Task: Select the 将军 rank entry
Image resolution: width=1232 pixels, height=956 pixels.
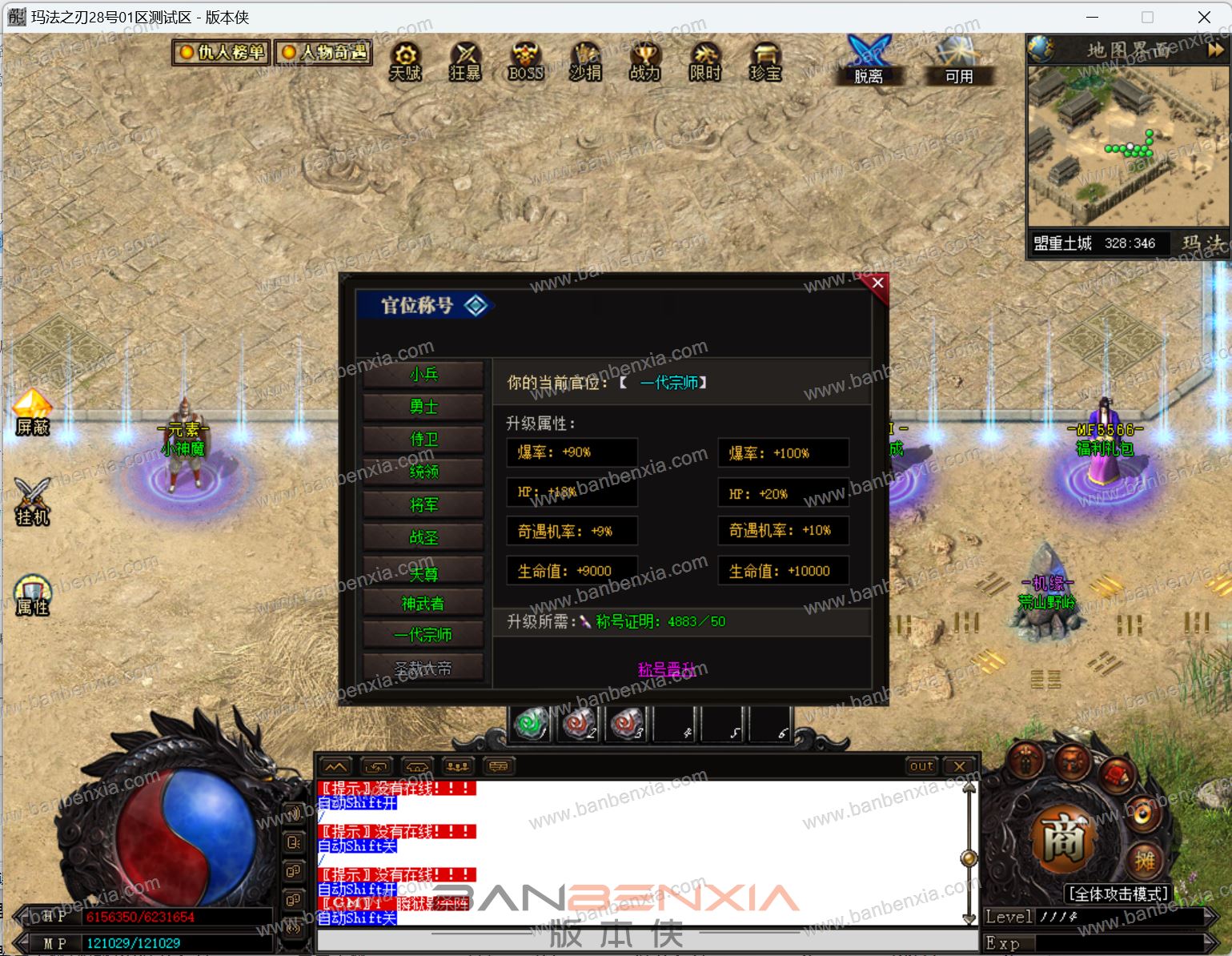Action: 423,505
